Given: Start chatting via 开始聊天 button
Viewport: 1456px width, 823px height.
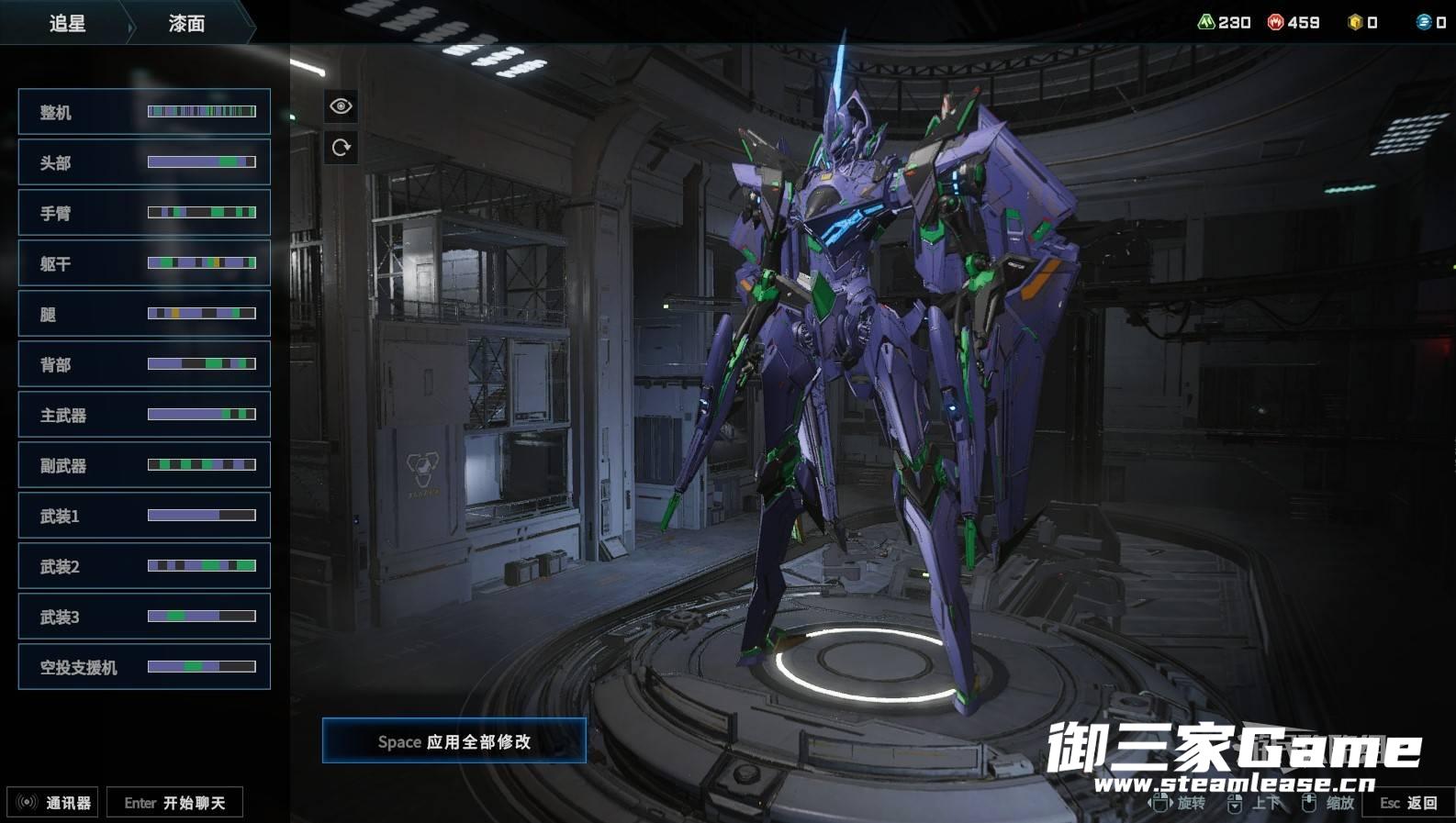Looking at the screenshot, I should (x=174, y=803).
